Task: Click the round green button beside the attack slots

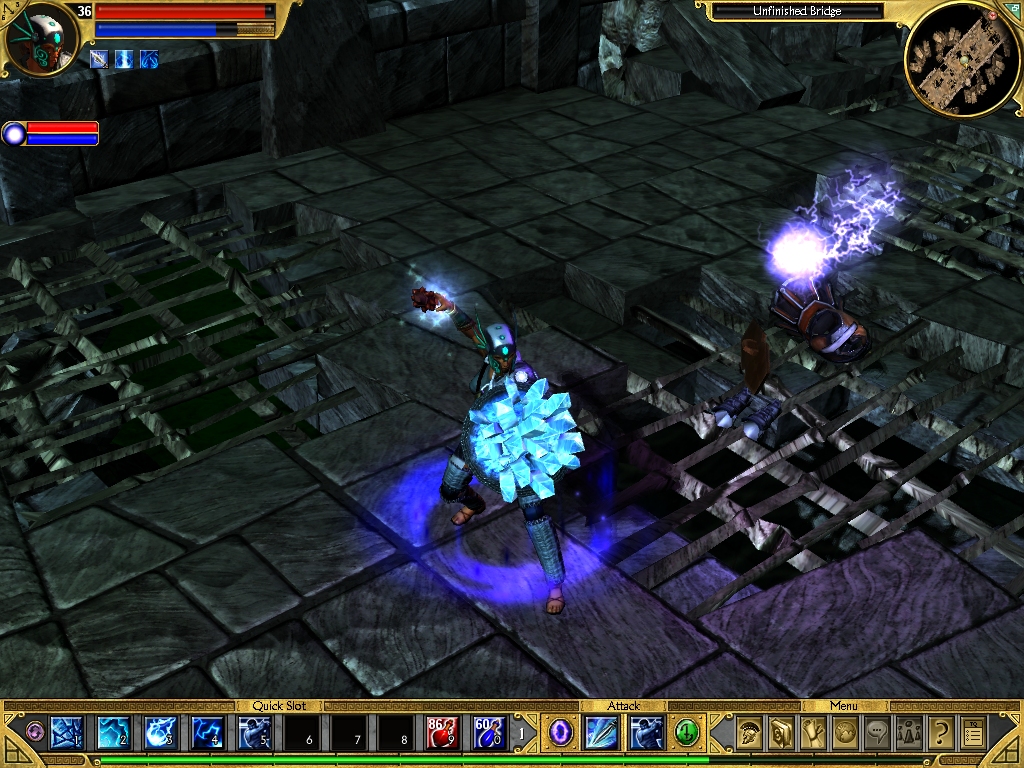Action: point(686,733)
